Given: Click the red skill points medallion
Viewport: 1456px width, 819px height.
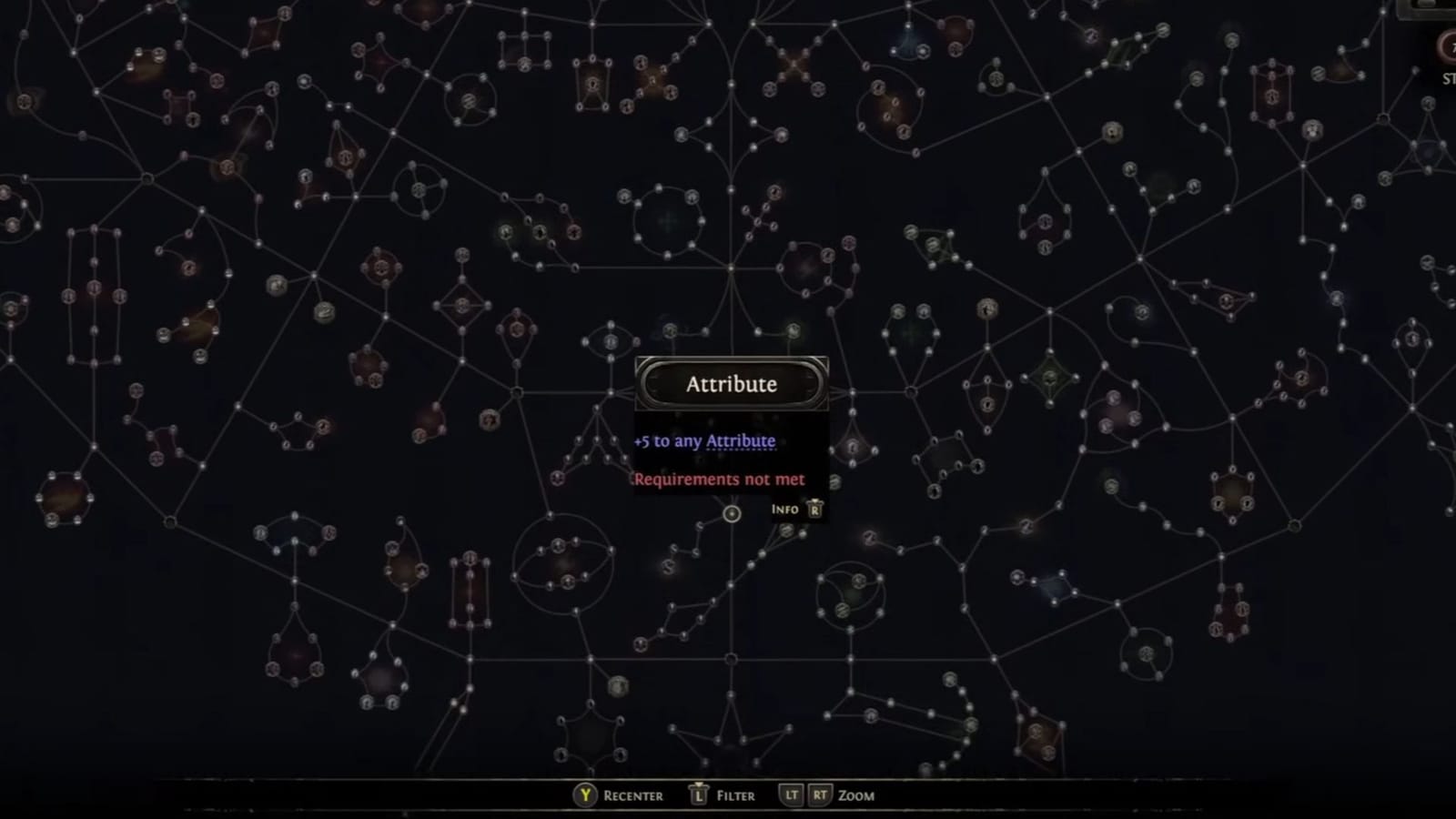Looking at the screenshot, I should click(1449, 44).
